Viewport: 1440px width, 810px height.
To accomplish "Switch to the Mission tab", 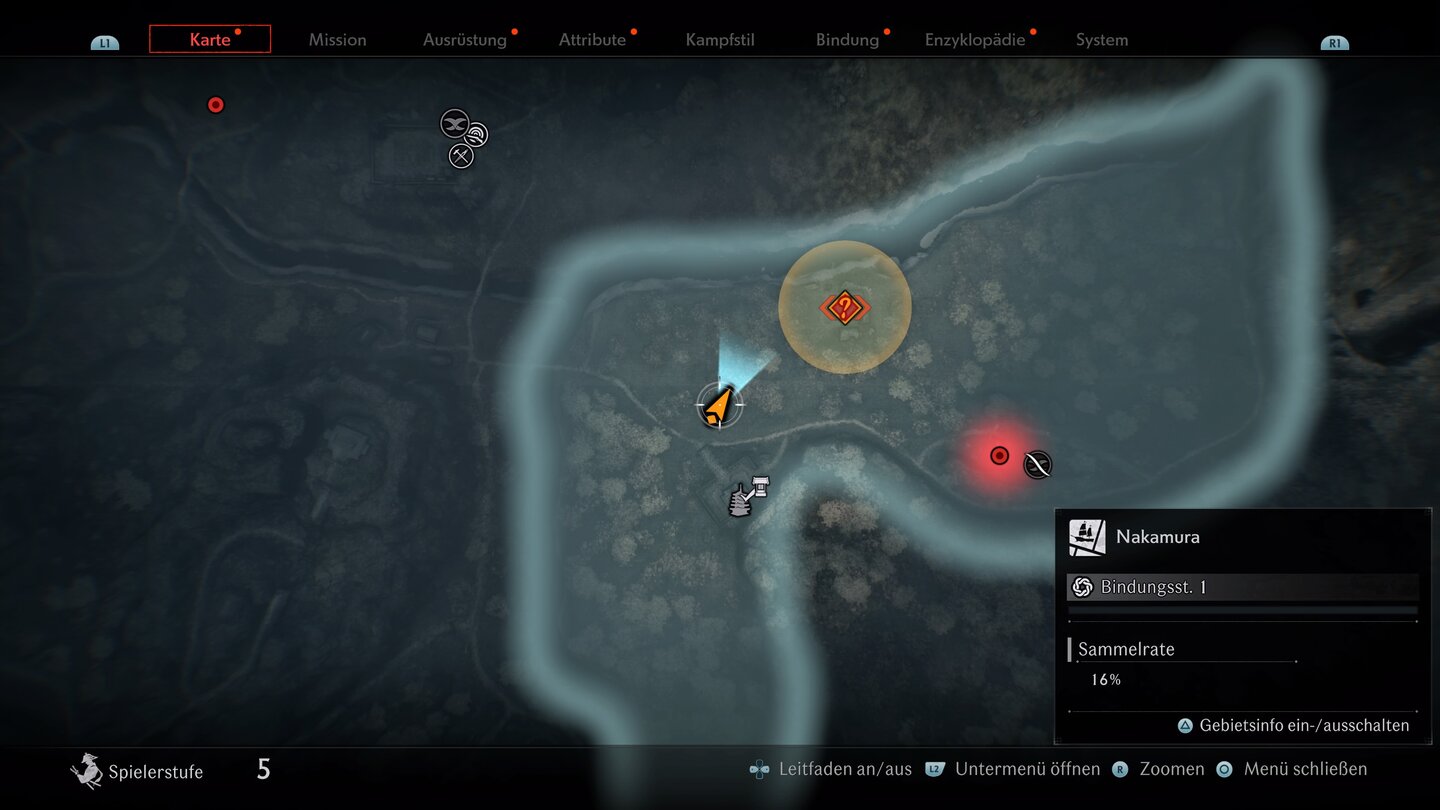I will [337, 40].
